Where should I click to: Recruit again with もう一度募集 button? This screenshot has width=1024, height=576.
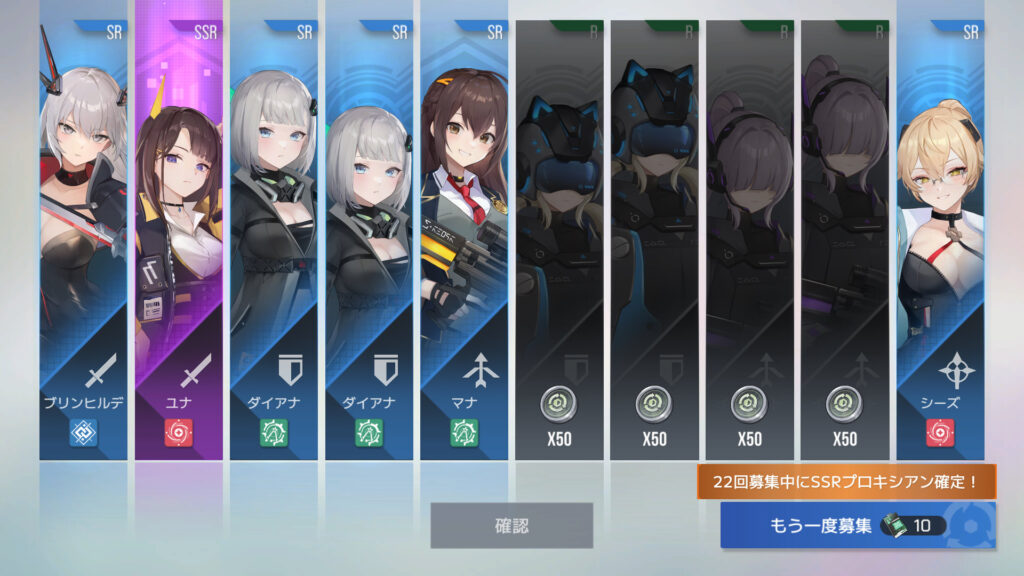click(x=857, y=525)
